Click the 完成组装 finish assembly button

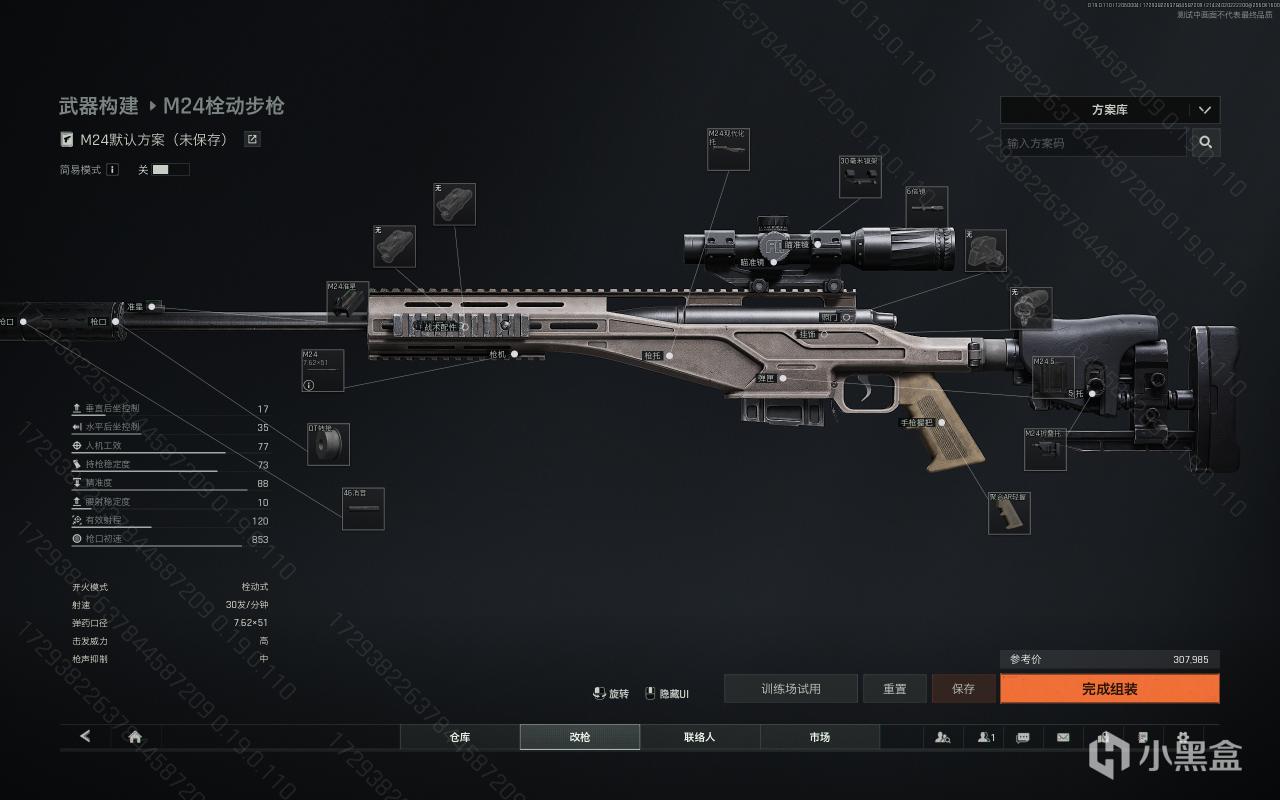(x=1109, y=689)
